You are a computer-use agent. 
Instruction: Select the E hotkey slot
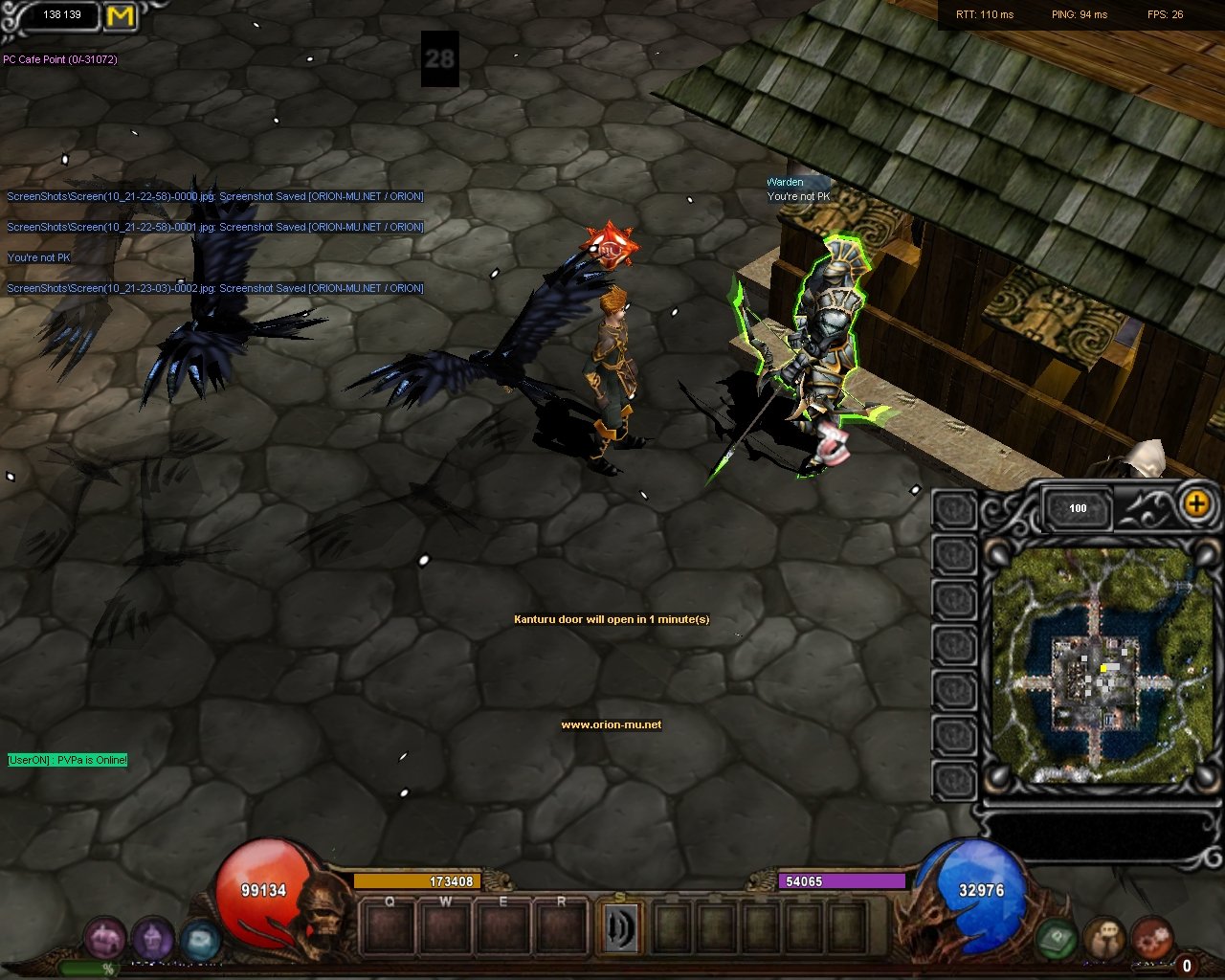point(503,926)
